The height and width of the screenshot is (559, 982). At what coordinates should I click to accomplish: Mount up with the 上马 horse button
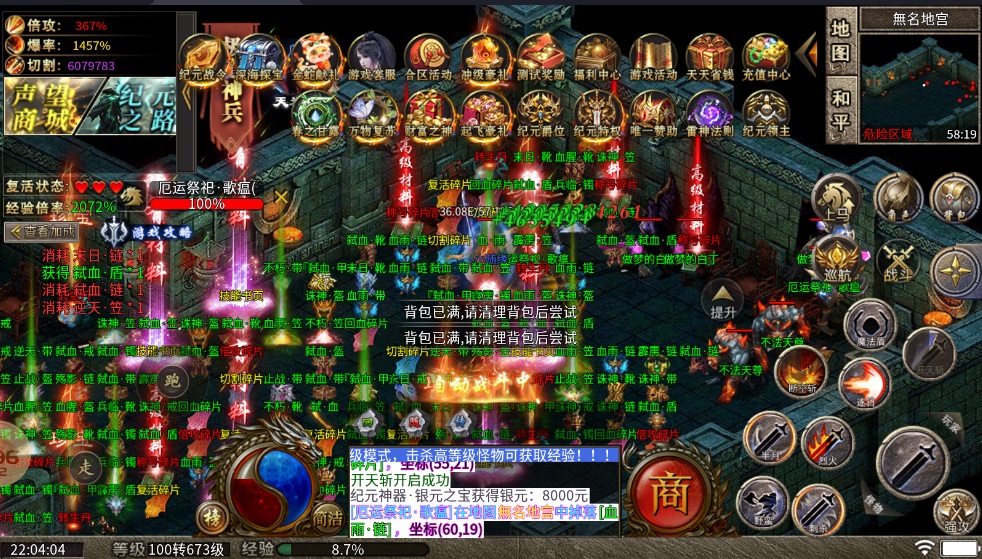(836, 197)
